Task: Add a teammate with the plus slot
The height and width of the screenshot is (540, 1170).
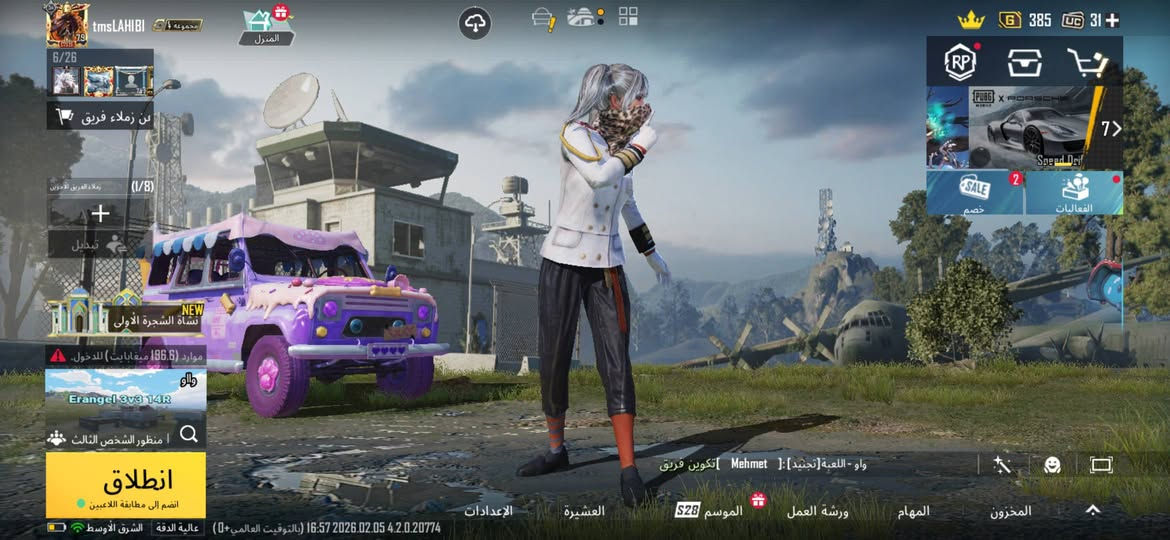Action: coord(100,214)
